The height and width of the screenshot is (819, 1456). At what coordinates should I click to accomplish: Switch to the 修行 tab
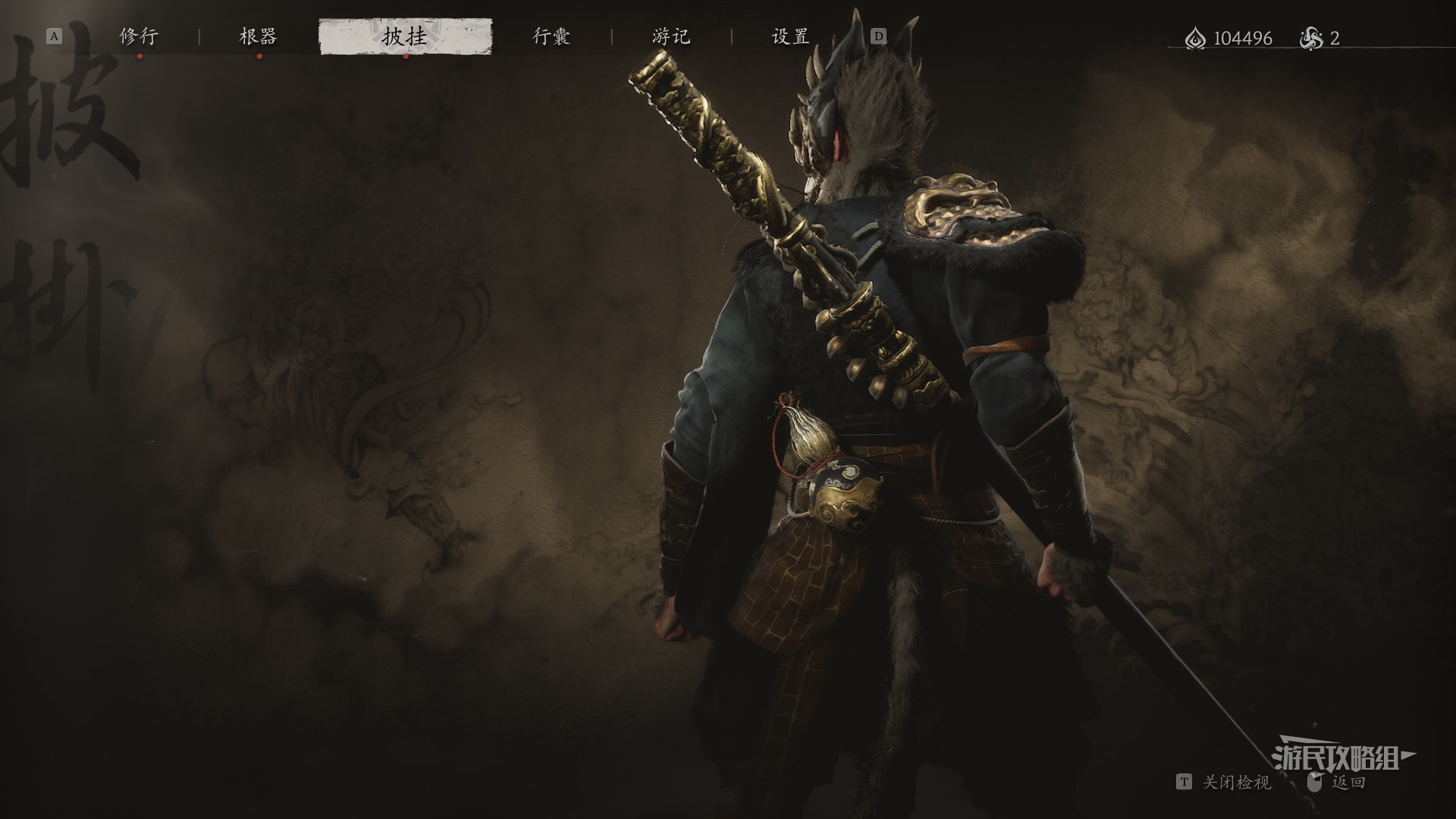click(139, 36)
